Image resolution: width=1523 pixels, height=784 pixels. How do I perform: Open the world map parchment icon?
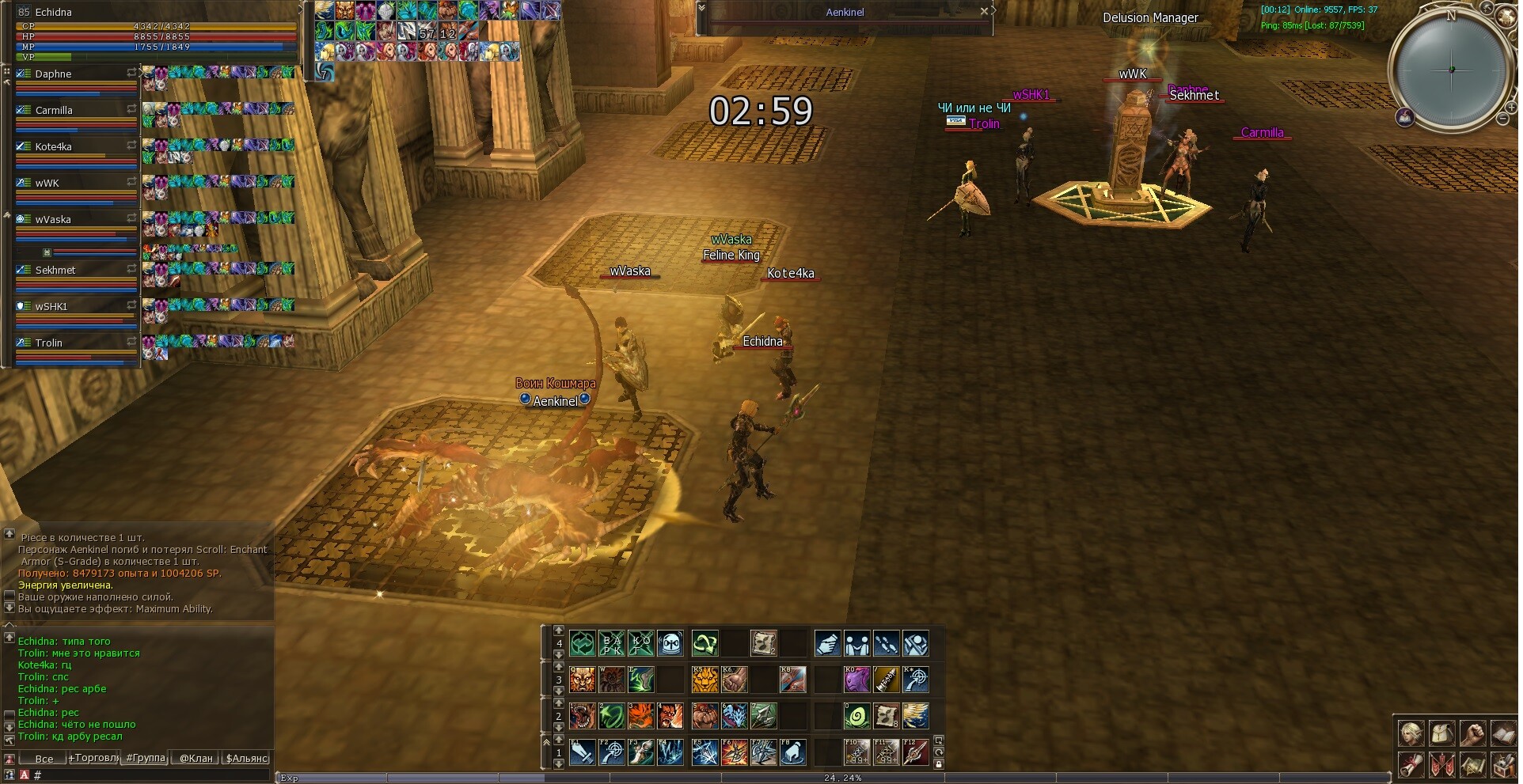coord(1472,765)
